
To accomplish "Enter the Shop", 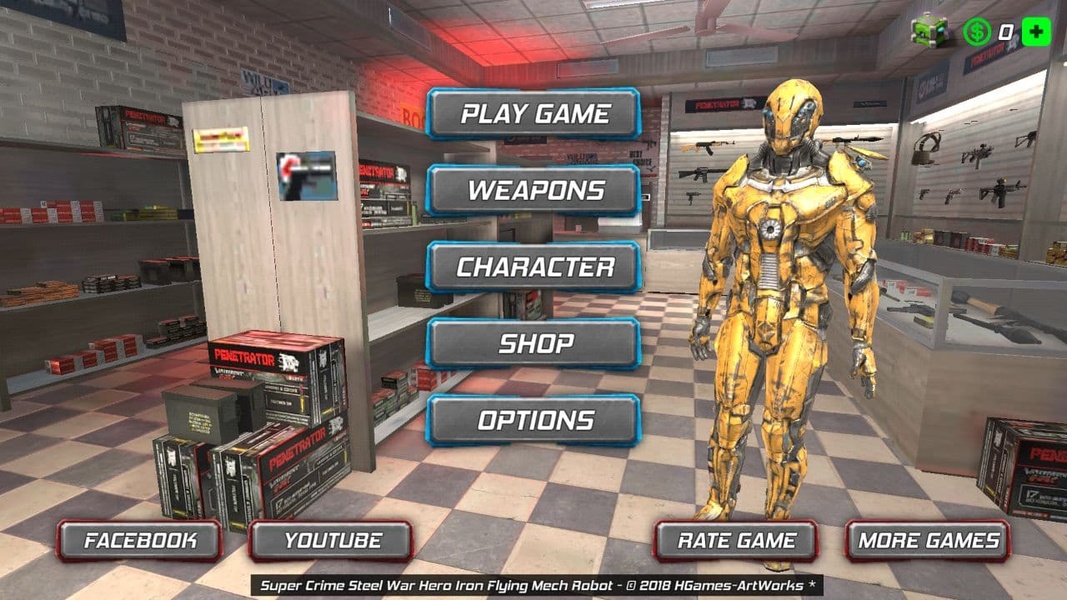I will (x=534, y=344).
